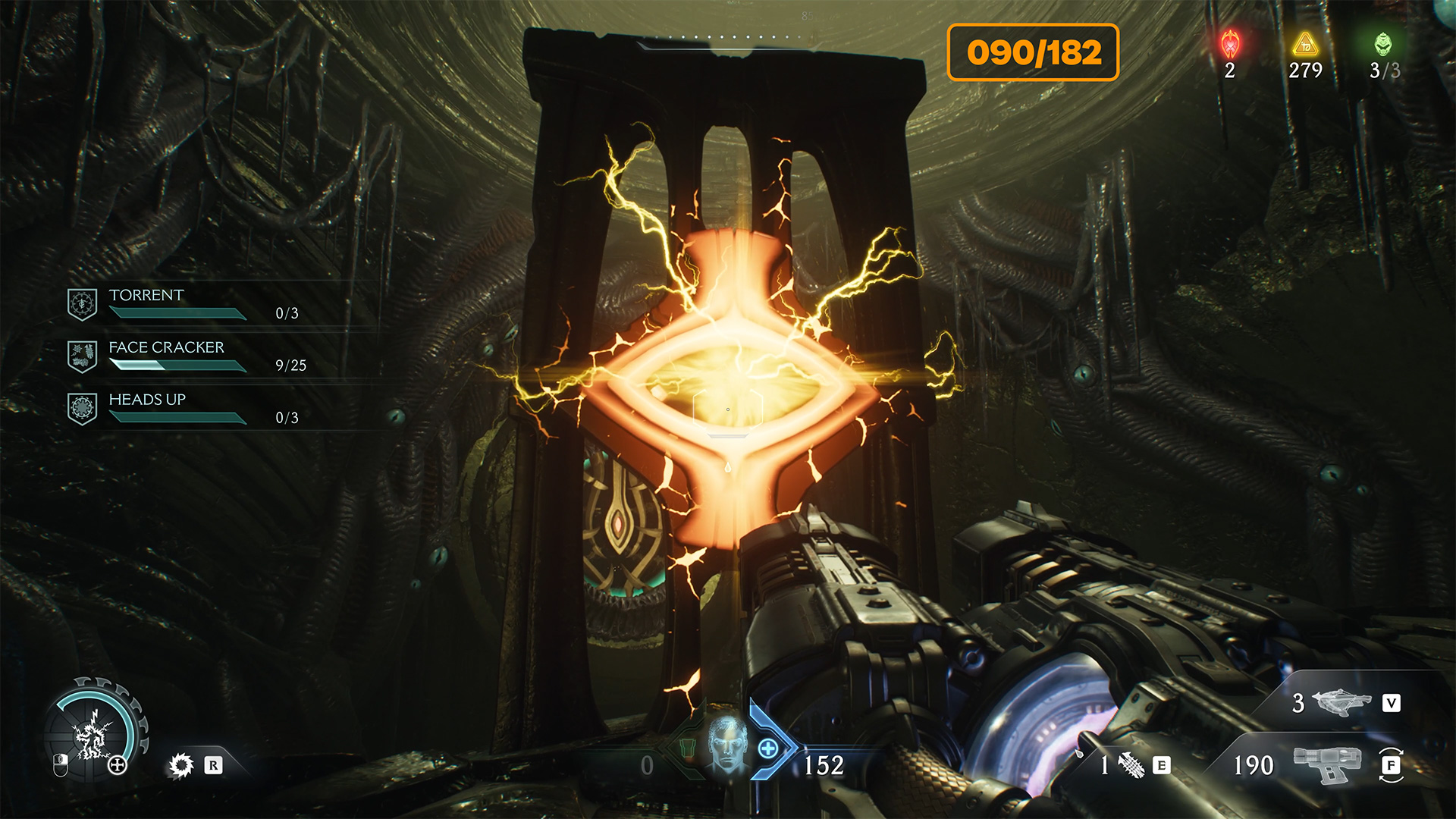
Task: Choose the secondary weapon icon with count 3
Action: (1341, 702)
